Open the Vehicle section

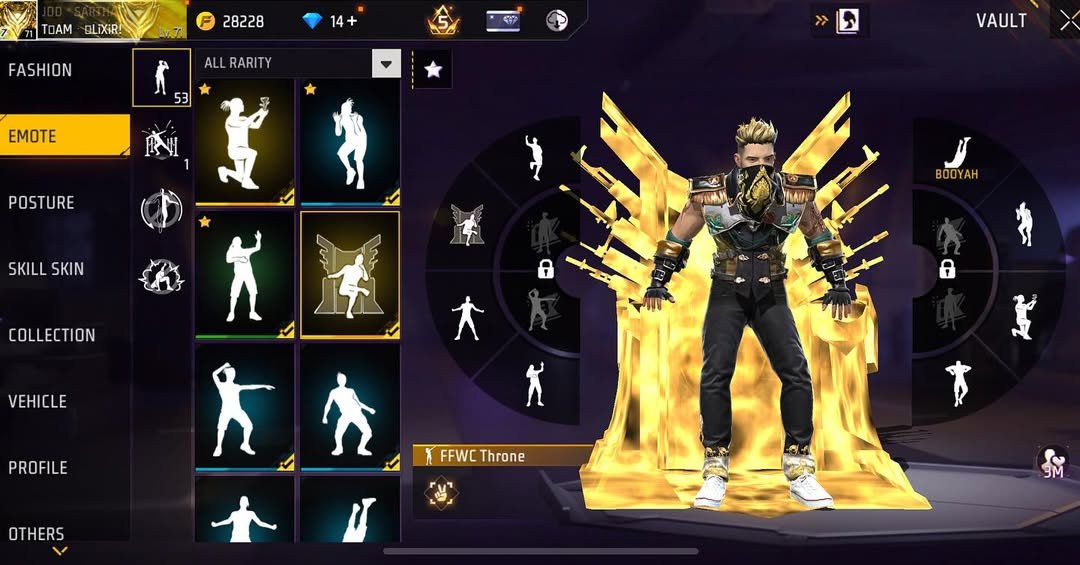(40, 401)
